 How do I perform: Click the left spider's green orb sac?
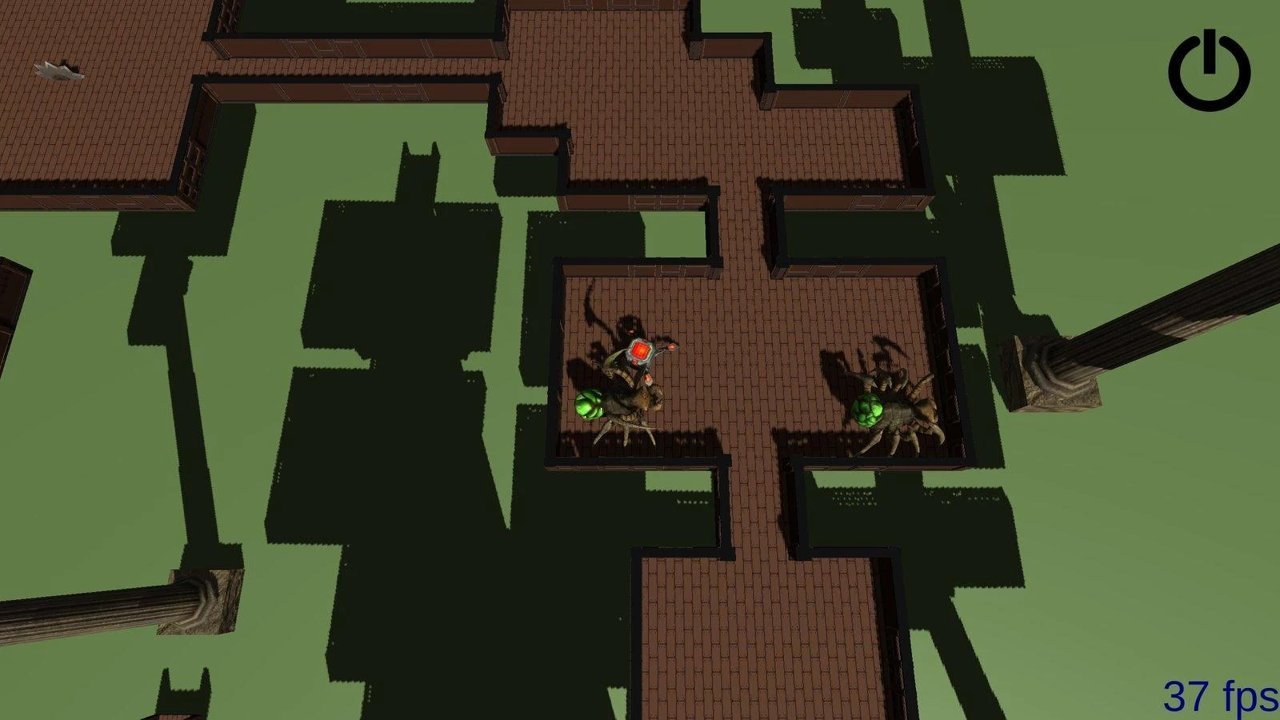click(590, 404)
